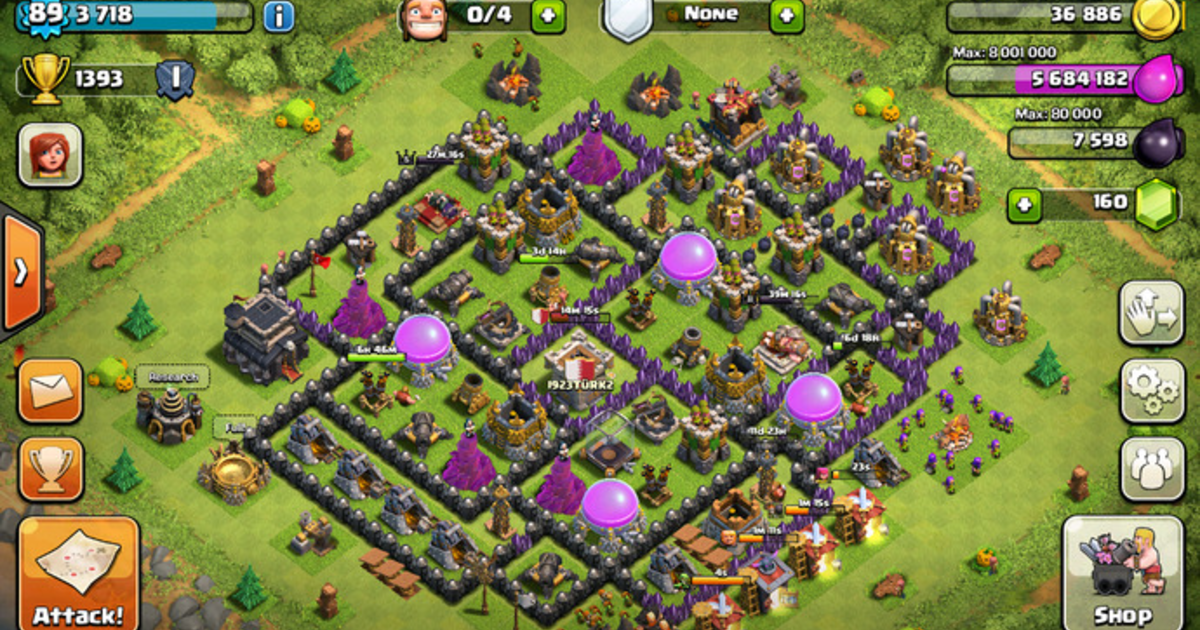Open the Shop menu
Viewport: 1200px width, 630px height.
[1121, 572]
